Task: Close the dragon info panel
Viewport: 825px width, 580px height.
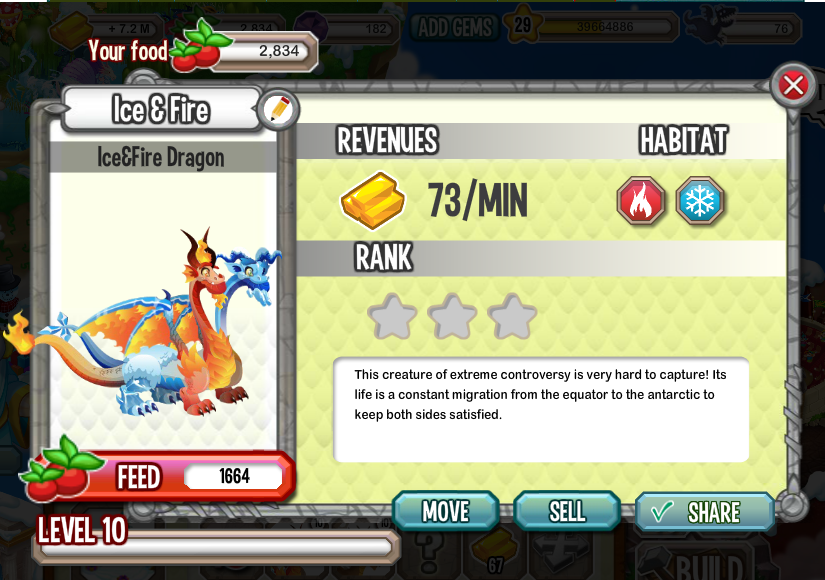Action: [x=793, y=85]
